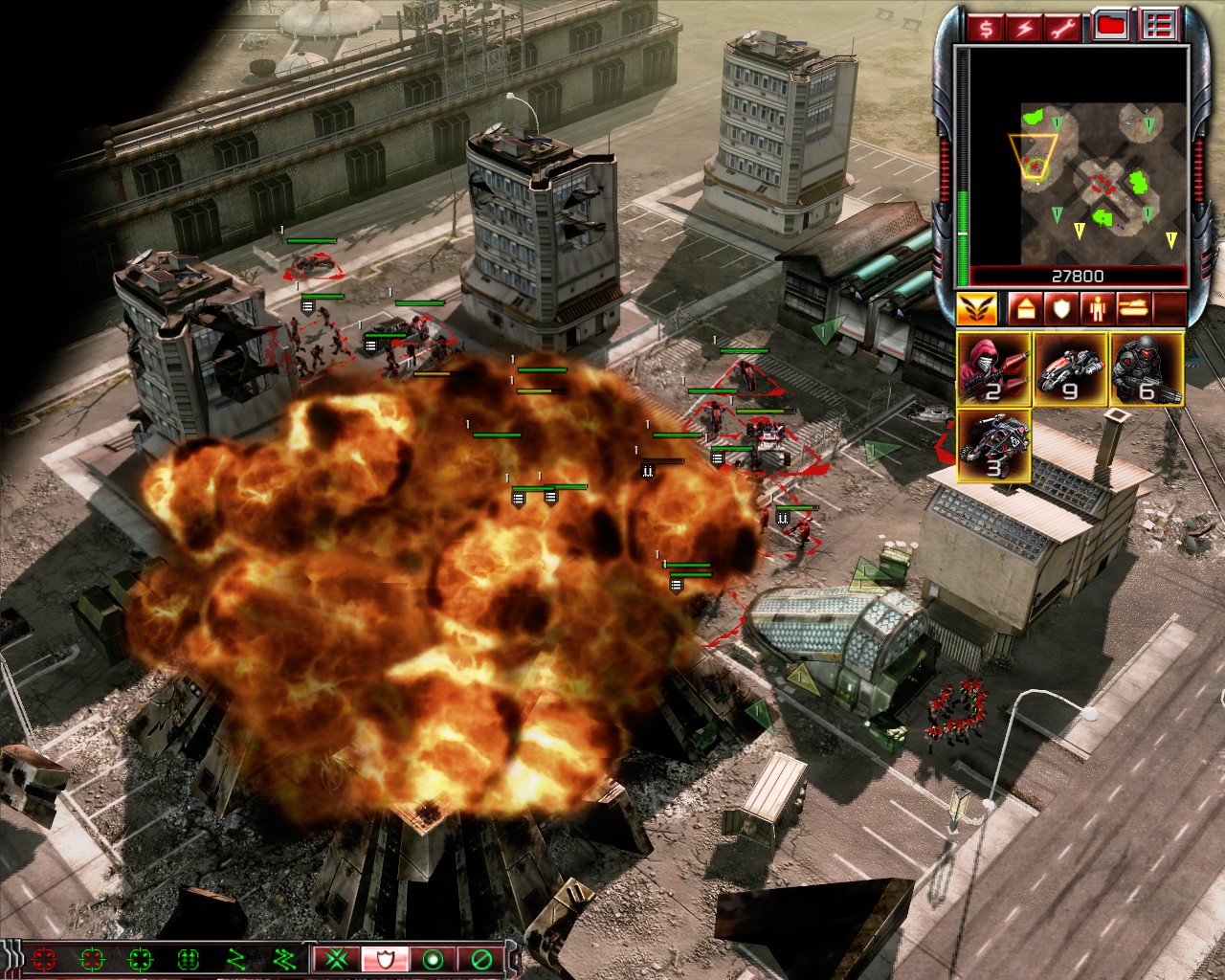The width and height of the screenshot is (1225, 980).
Task: Select the attack bike group of nine
Action: coord(1070,368)
